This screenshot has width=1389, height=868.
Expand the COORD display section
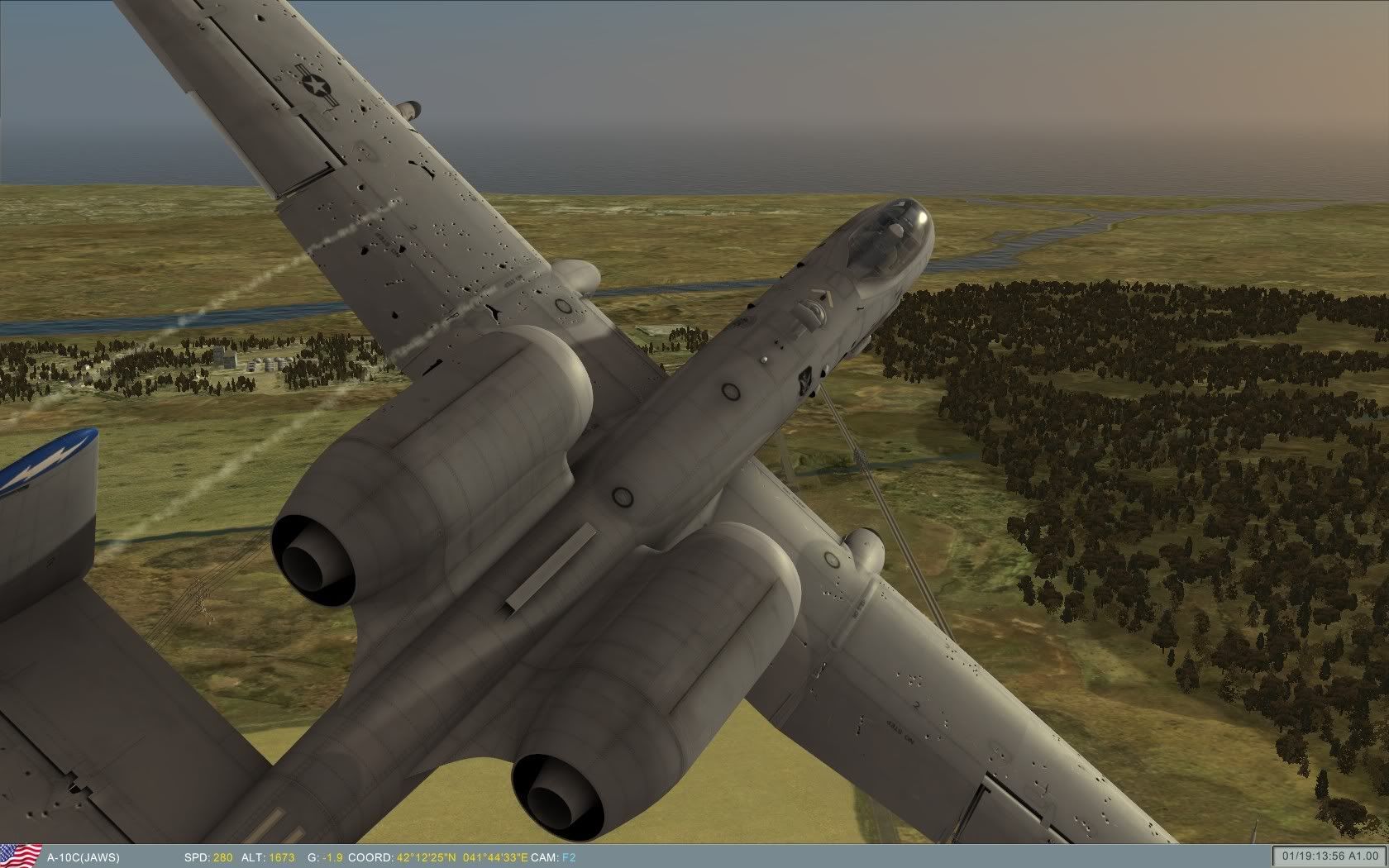tap(372, 858)
